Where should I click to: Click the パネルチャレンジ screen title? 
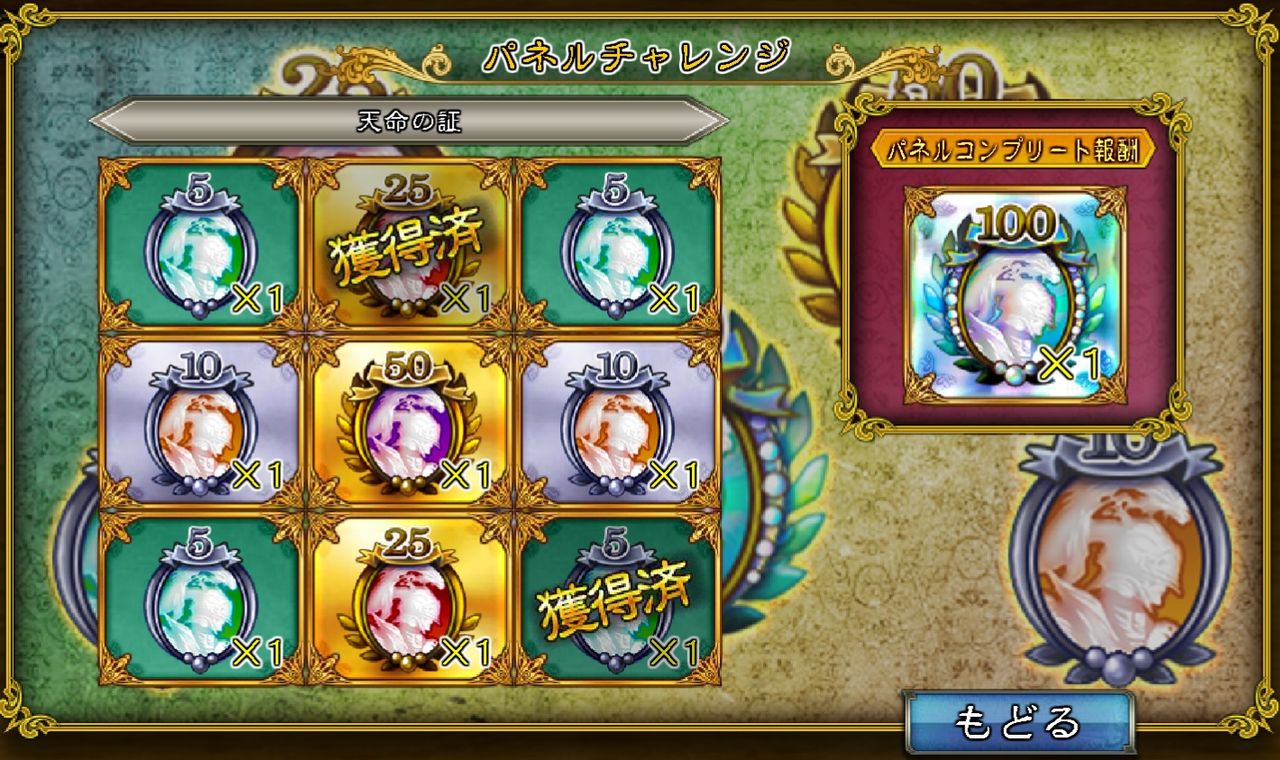(640, 56)
